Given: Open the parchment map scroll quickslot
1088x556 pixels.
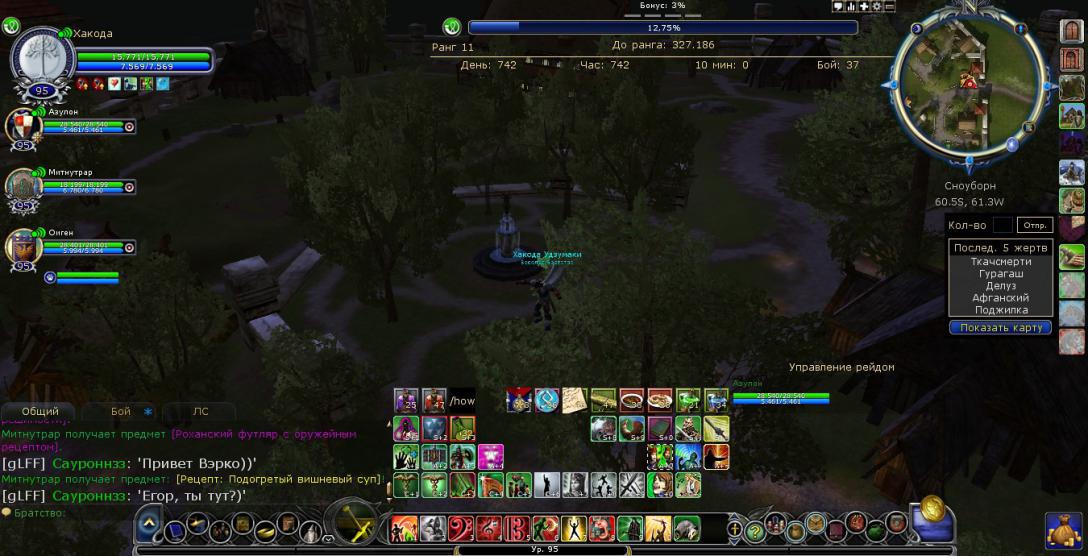Looking at the screenshot, I should (573, 401).
